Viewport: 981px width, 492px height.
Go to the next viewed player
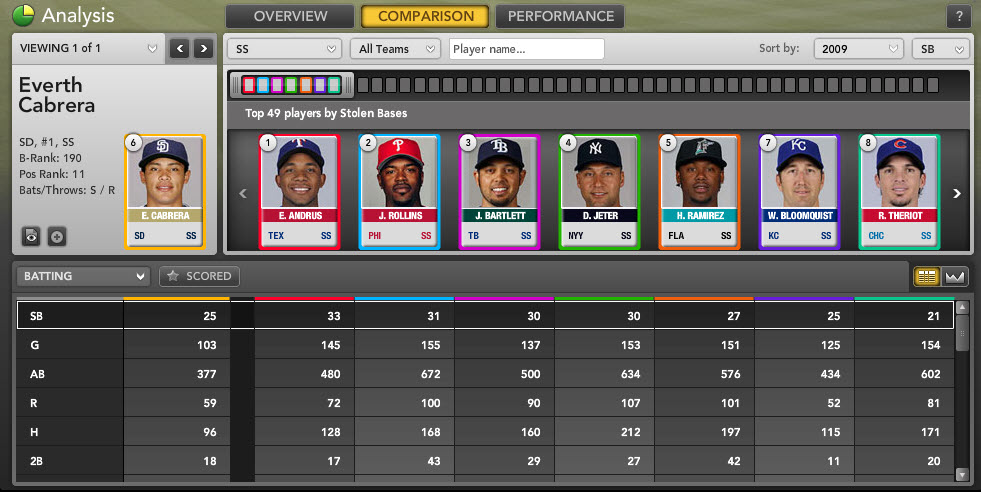click(203, 48)
